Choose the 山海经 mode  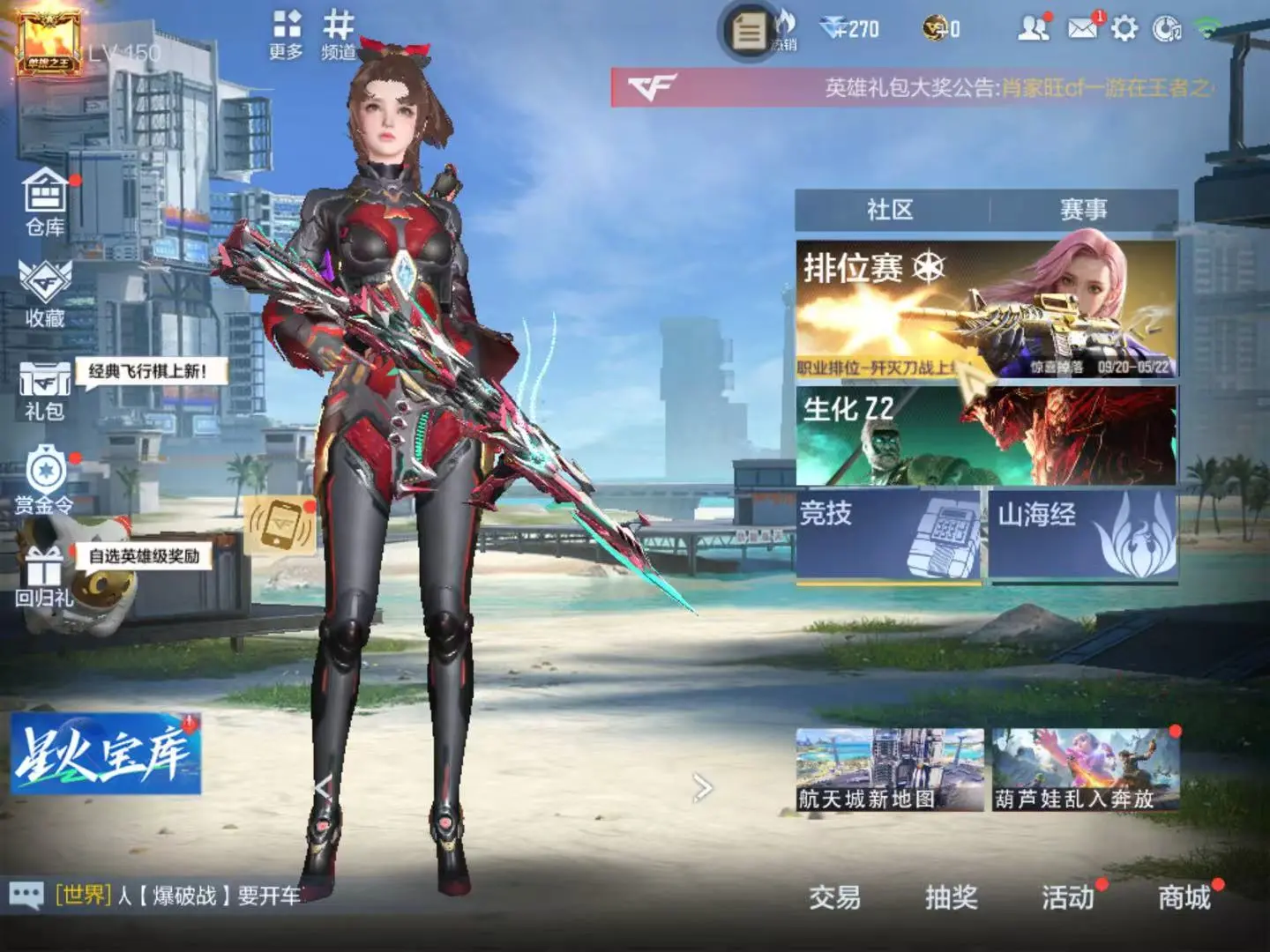1083,534
